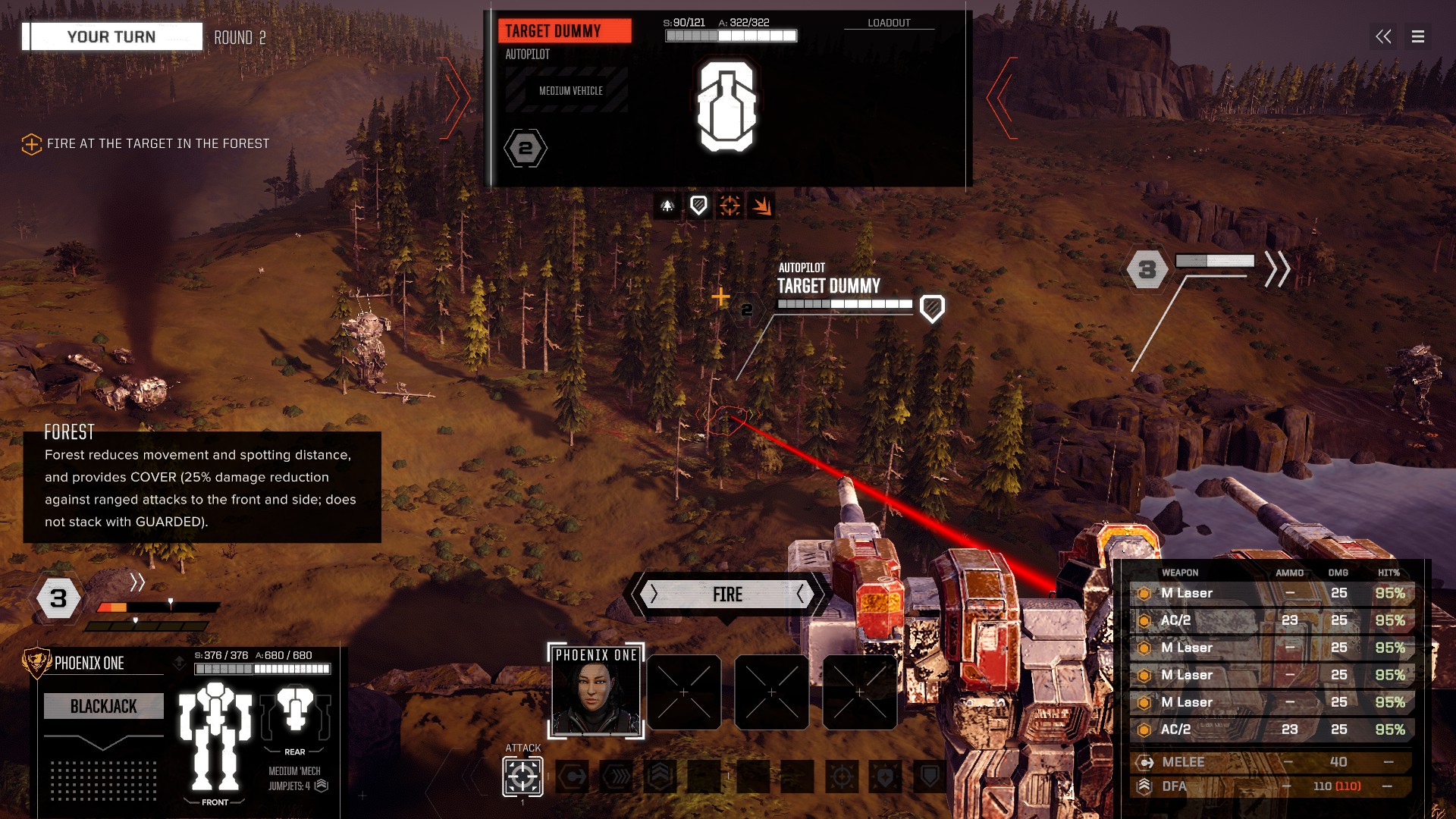
Task: Inspect the orange triple-arrow status icon
Action: click(x=761, y=206)
